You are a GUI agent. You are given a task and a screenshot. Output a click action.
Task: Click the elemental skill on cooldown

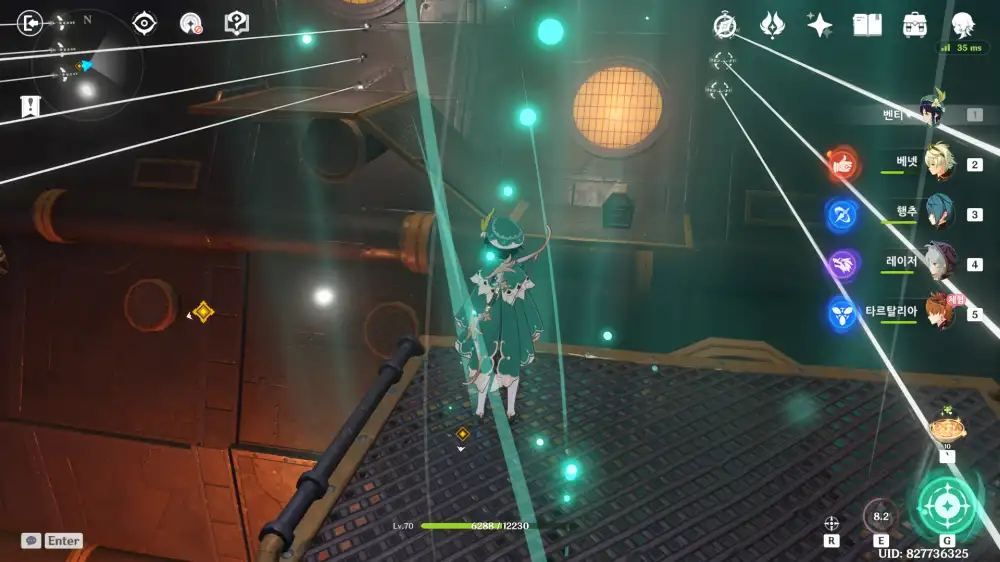[880, 516]
